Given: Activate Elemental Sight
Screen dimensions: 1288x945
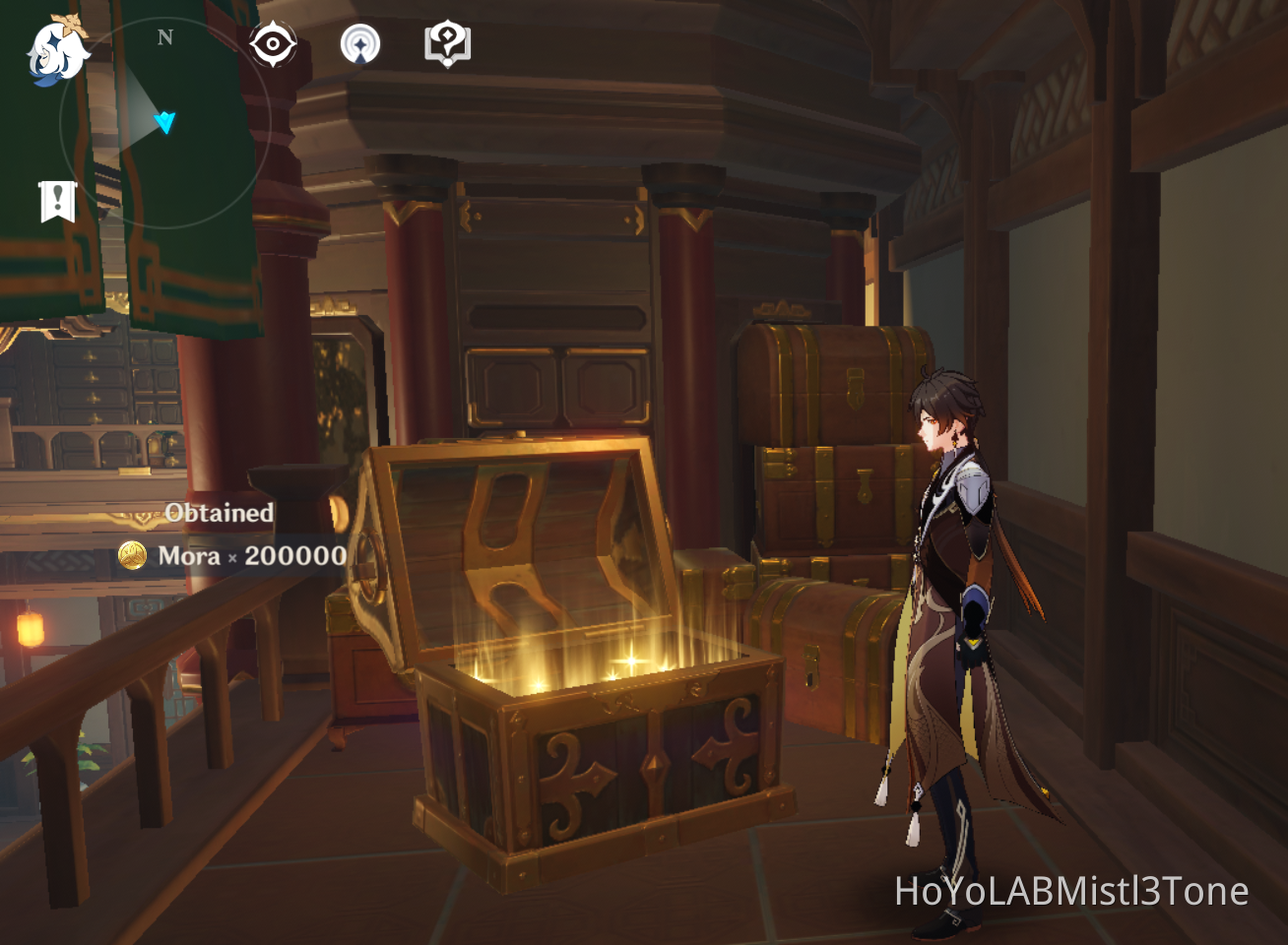Looking at the screenshot, I should coord(272,42).
